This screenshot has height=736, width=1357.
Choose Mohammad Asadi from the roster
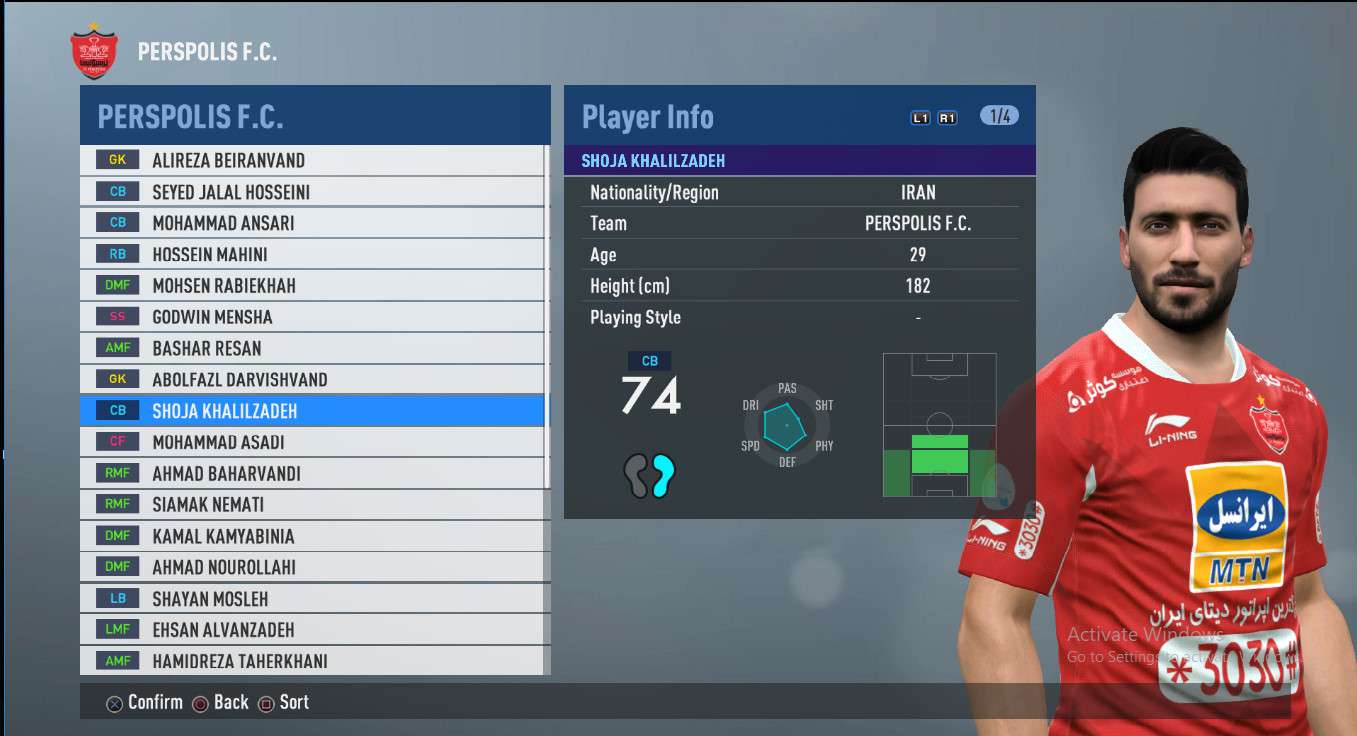coord(313,442)
